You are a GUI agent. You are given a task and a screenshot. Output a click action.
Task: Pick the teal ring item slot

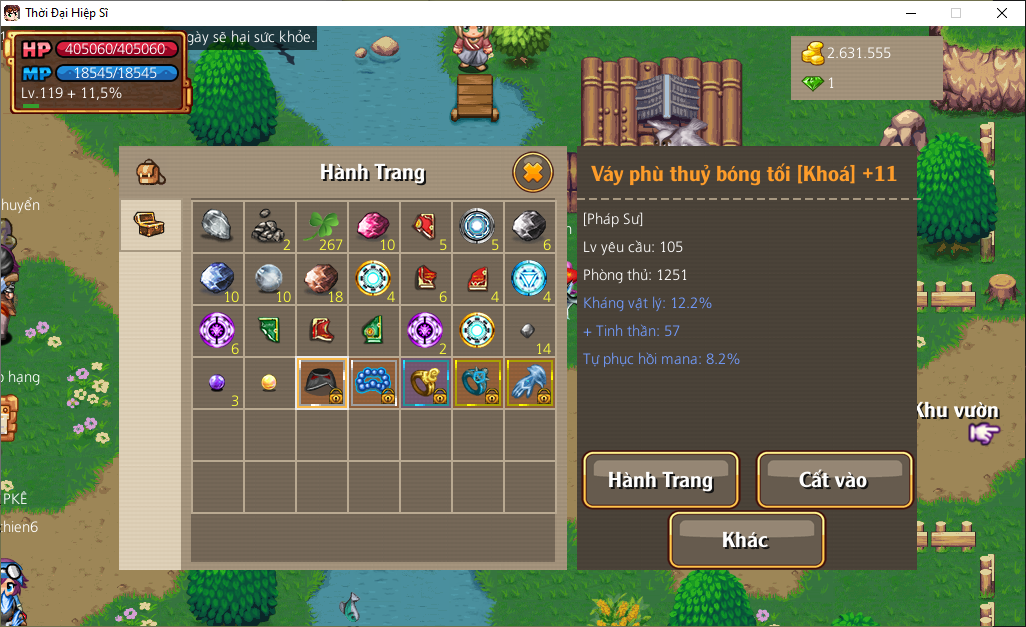pos(478,383)
